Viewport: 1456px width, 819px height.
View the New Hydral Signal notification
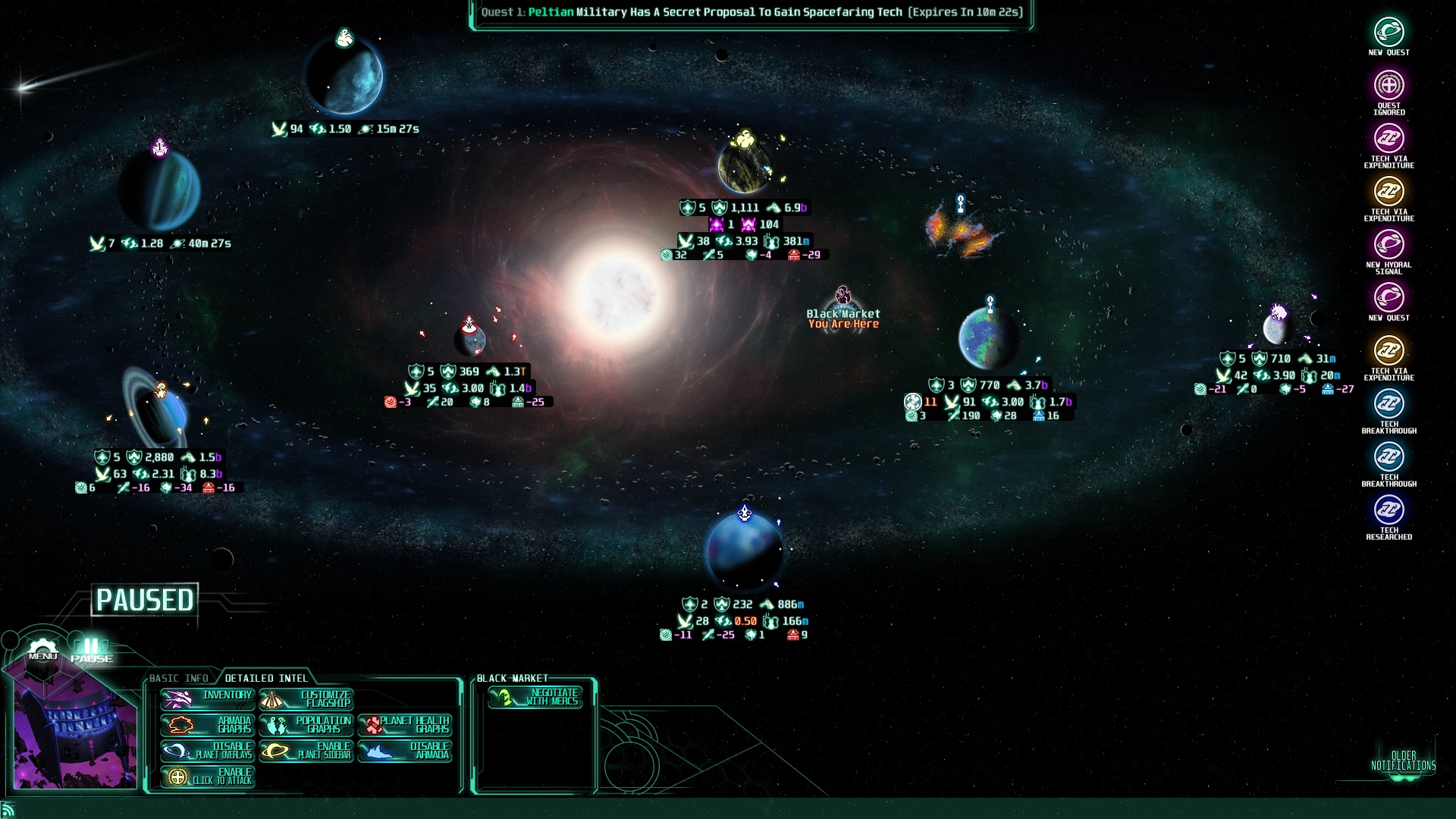click(x=1389, y=250)
